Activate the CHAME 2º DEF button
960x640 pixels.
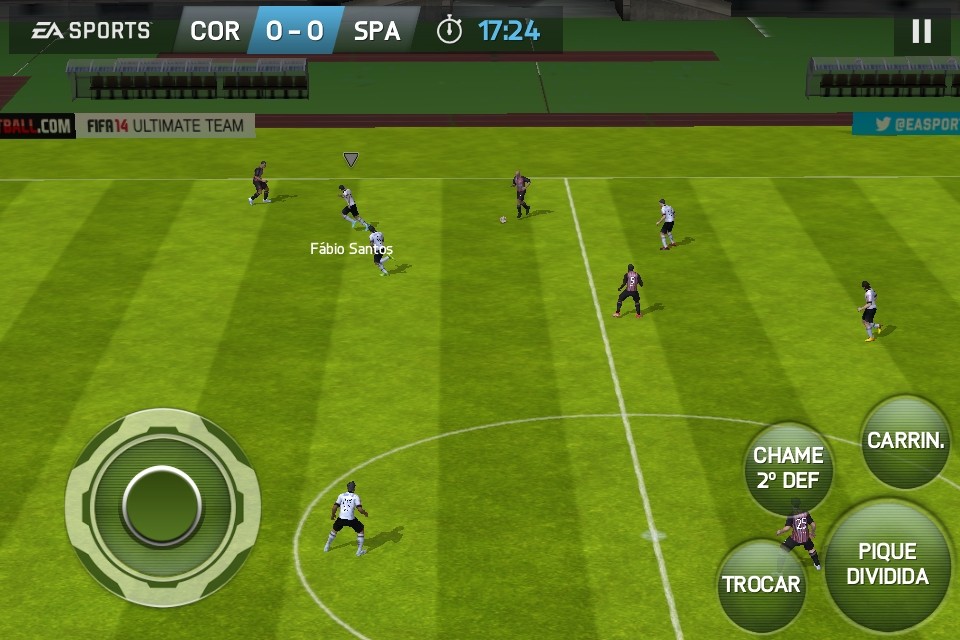click(788, 468)
